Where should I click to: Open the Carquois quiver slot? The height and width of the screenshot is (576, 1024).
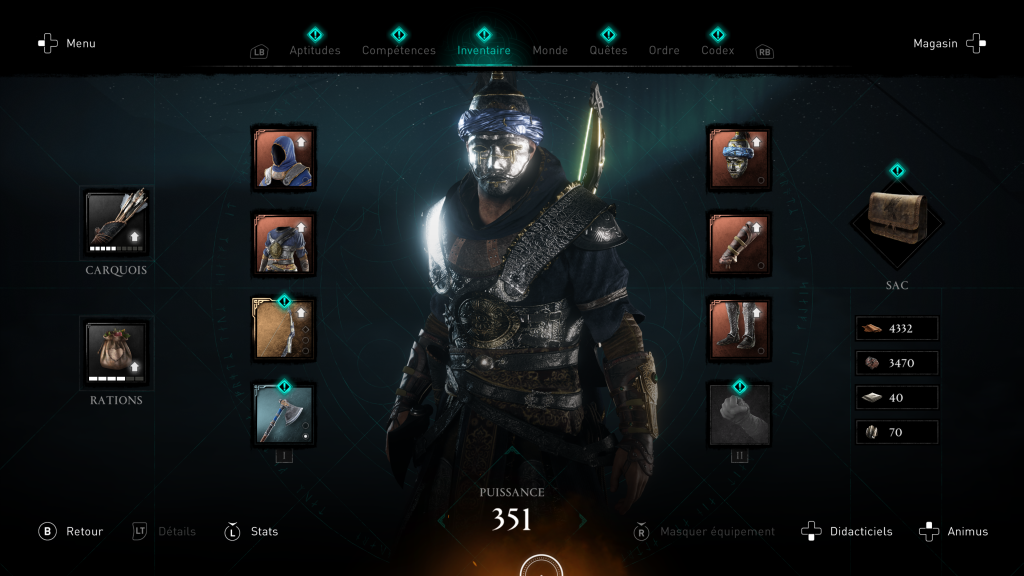[116, 221]
